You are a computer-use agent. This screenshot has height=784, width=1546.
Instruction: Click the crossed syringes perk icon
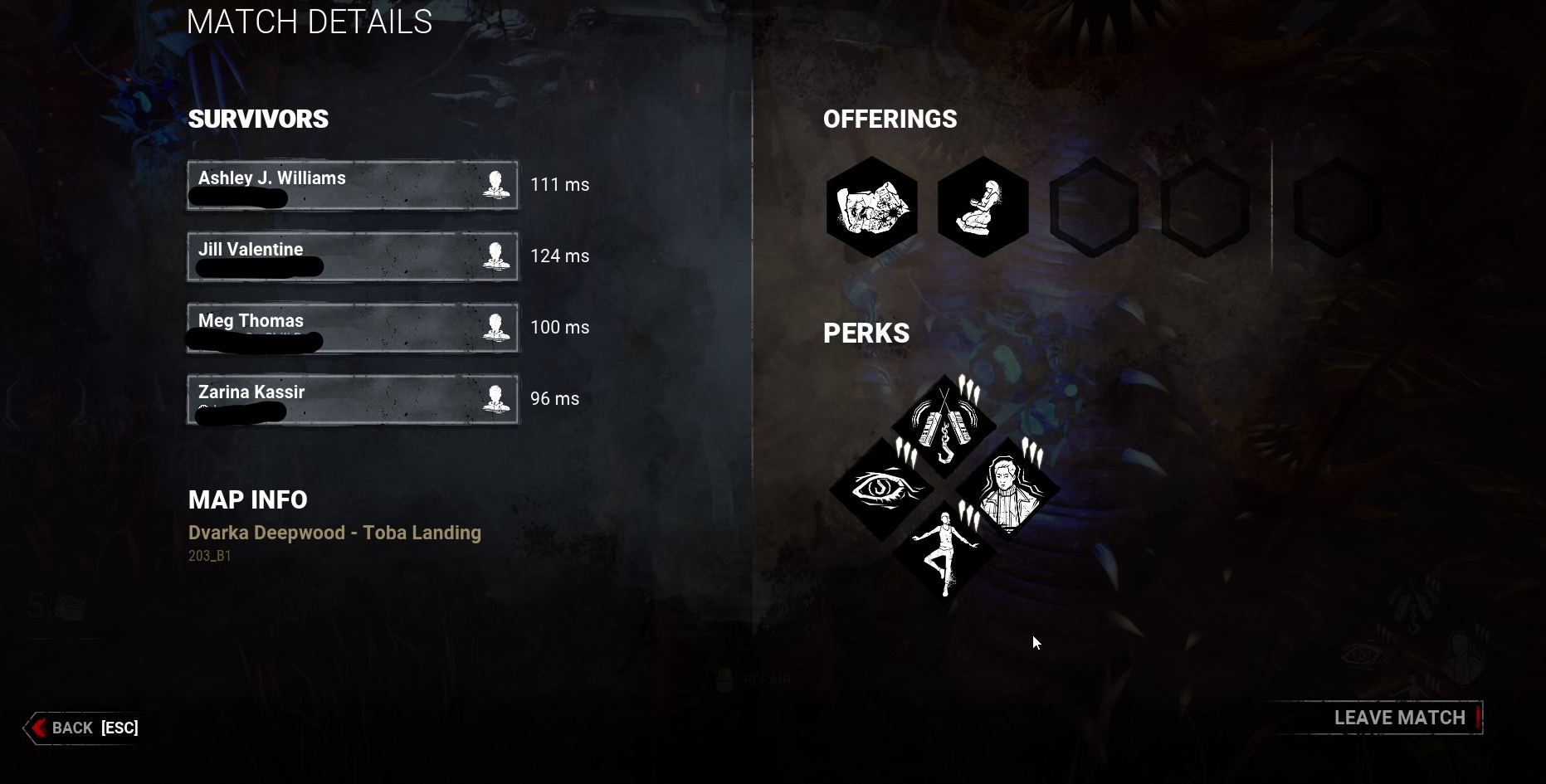coord(944,425)
